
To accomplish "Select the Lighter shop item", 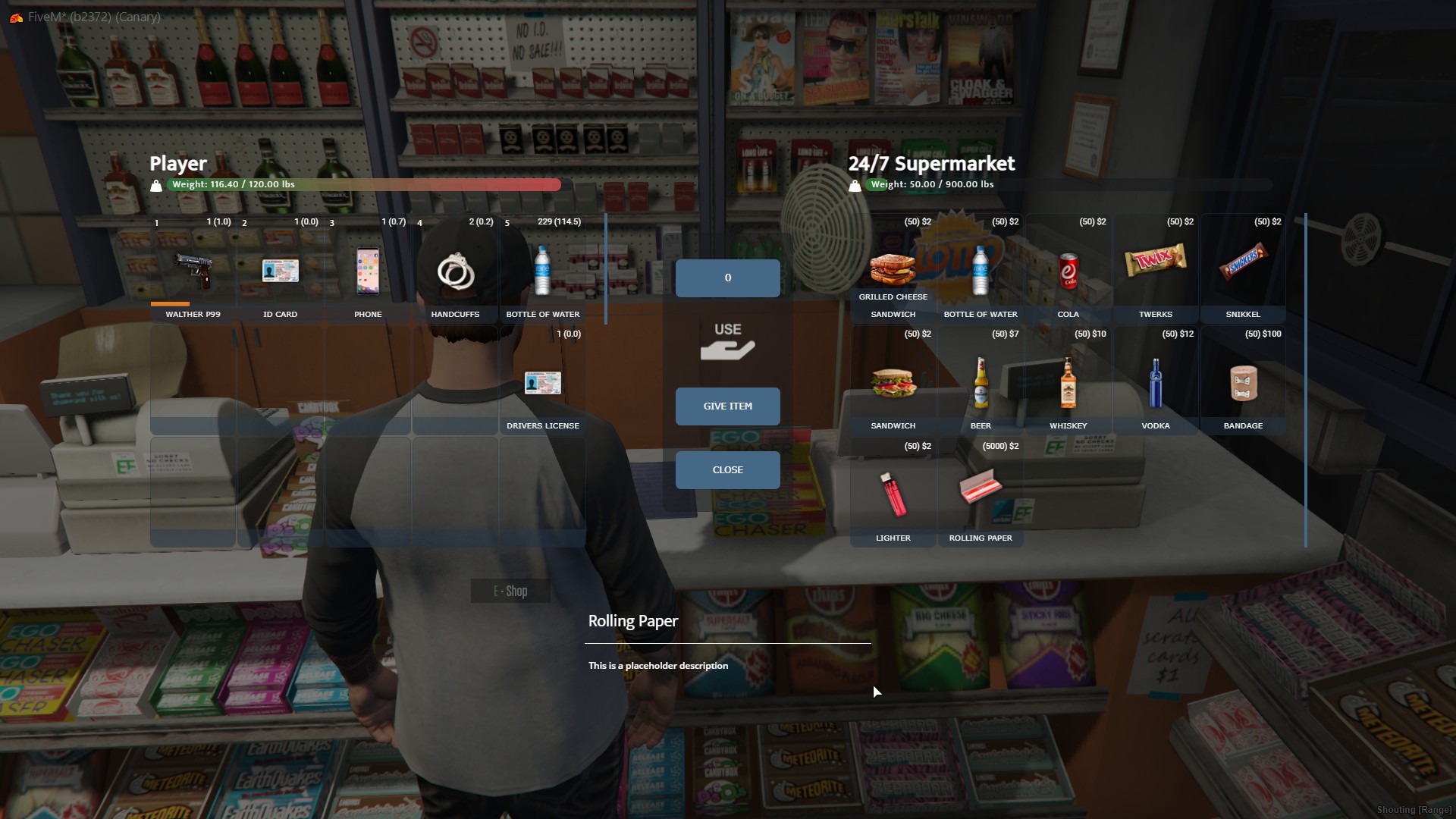I will pyautogui.click(x=893, y=494).
